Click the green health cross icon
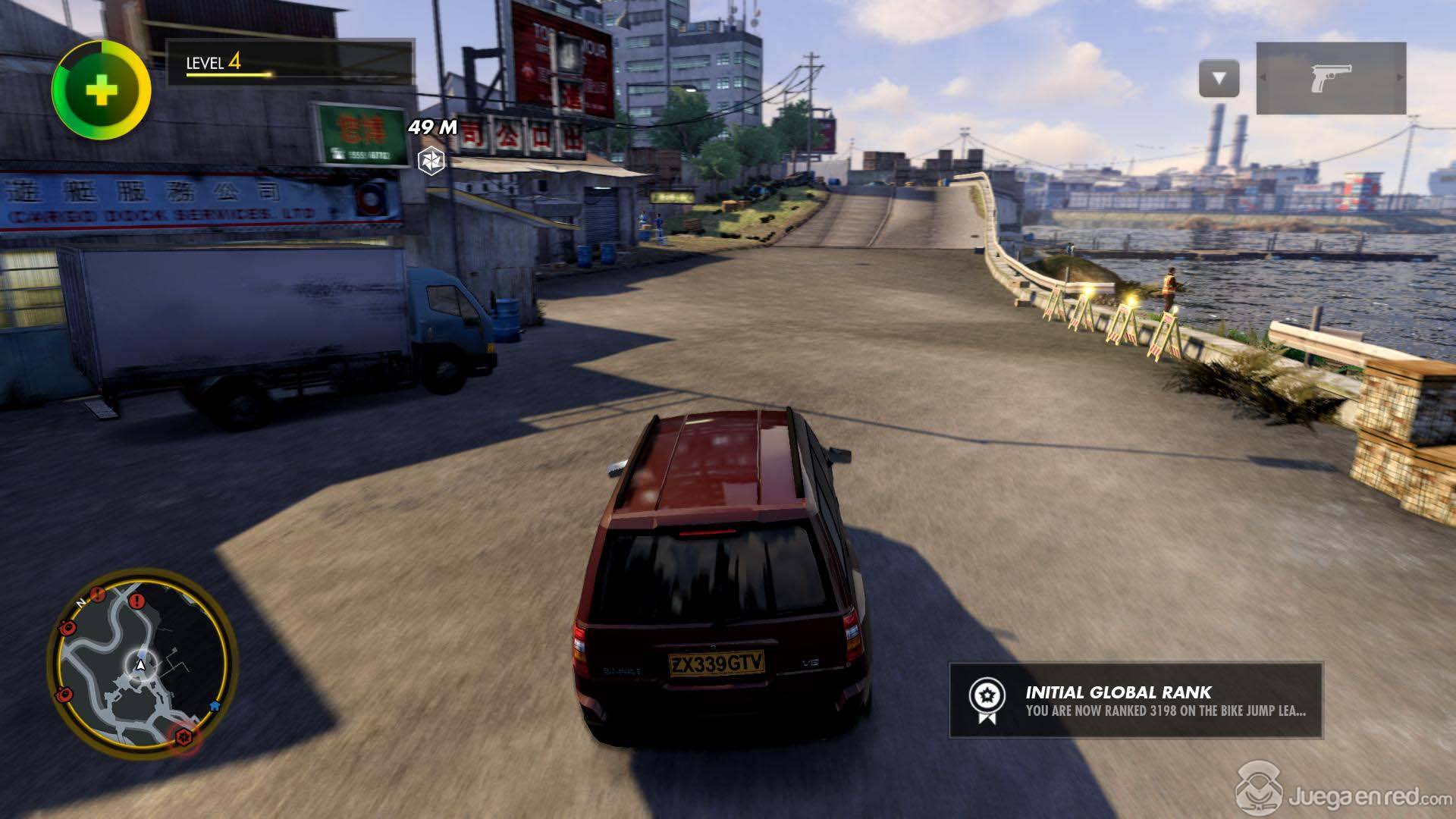1456x819 pixels. (x=102, y=90)
